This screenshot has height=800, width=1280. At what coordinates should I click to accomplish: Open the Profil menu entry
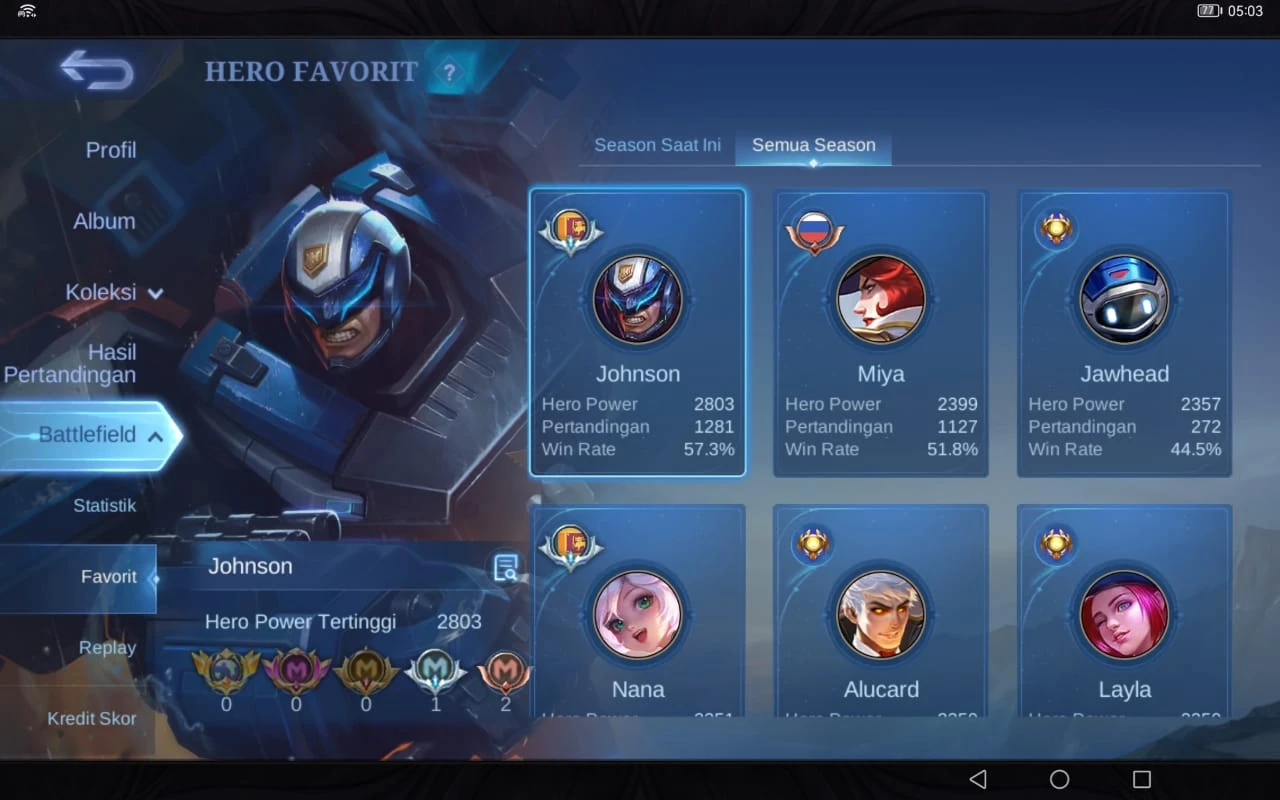pos(110,150)
